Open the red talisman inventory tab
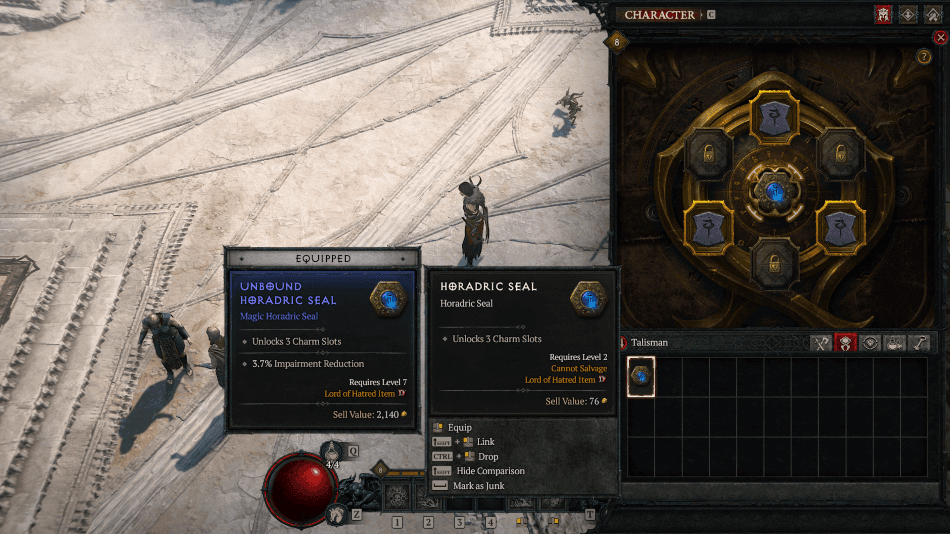 (846, 343)
